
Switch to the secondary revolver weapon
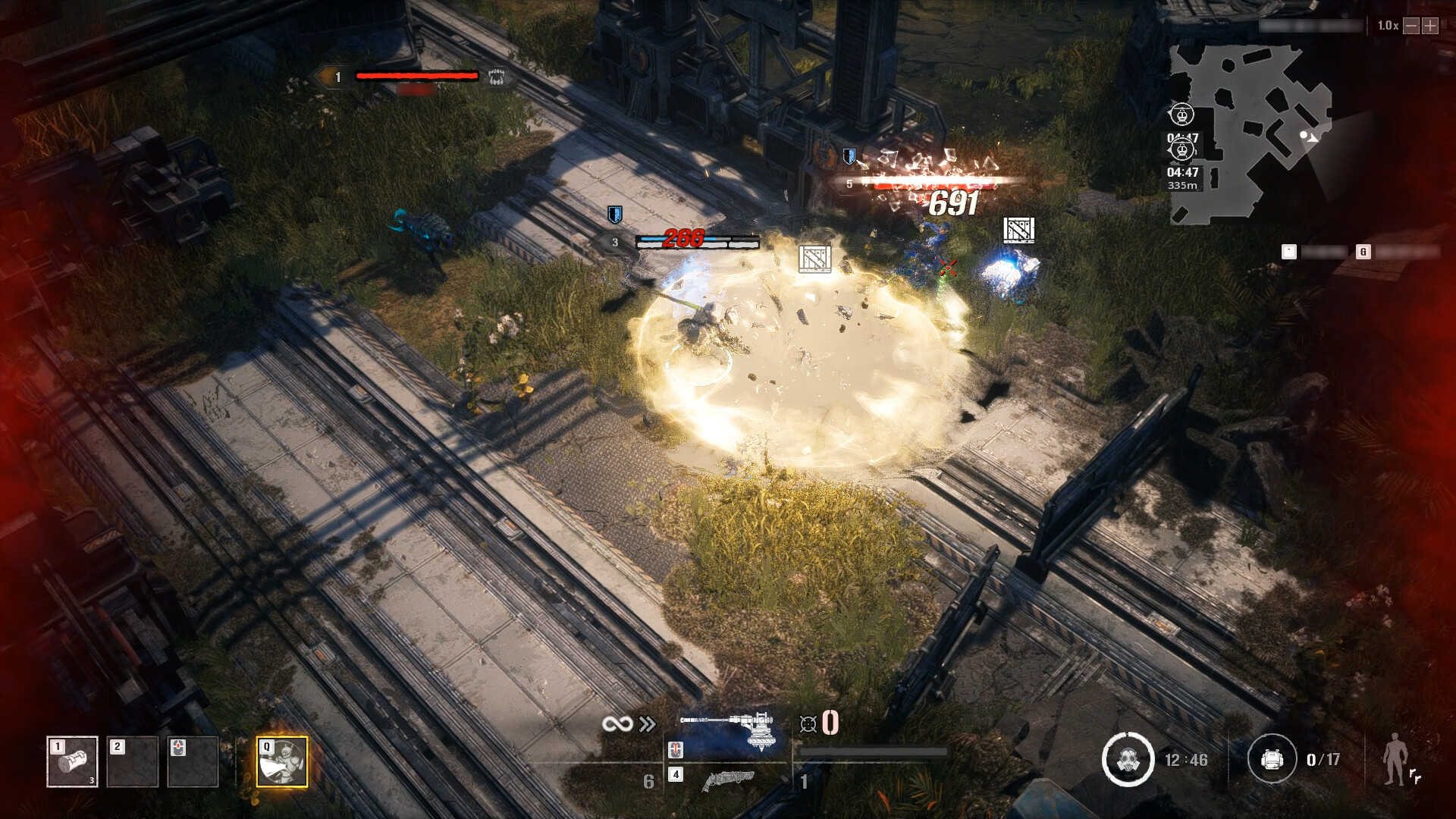tap(728, 779)
